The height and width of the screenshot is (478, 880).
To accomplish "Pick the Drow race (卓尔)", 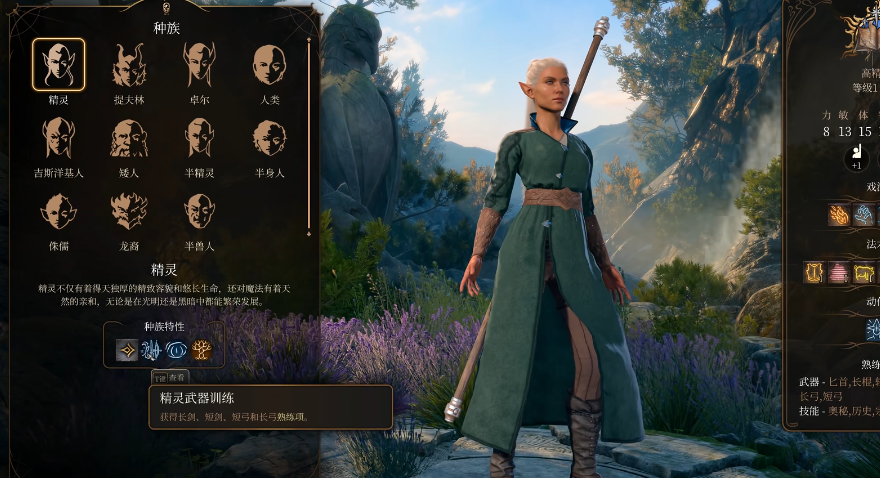I will [199, 65].
